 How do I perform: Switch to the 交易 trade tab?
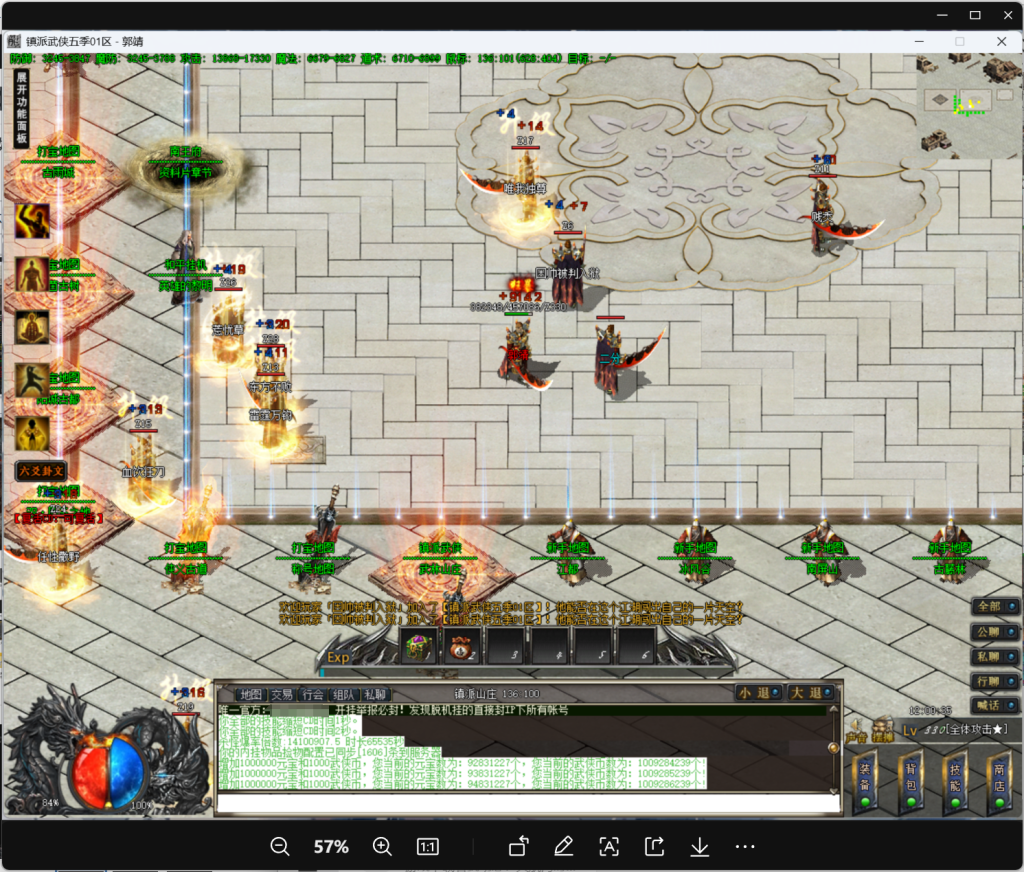point(282,694)
